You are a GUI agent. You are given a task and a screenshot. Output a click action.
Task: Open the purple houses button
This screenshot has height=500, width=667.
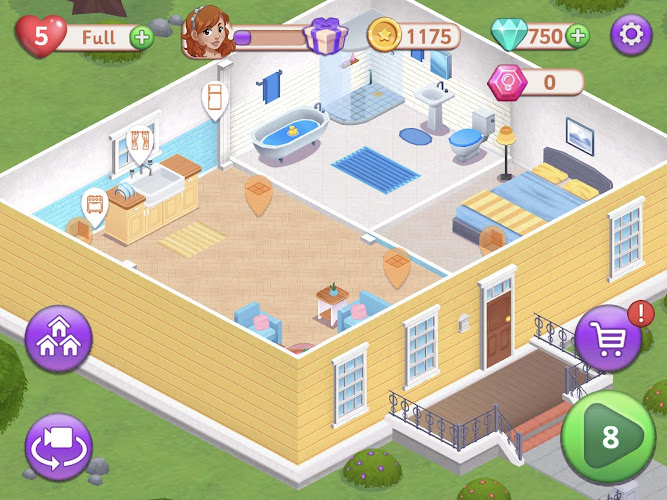tap(59, 339)
